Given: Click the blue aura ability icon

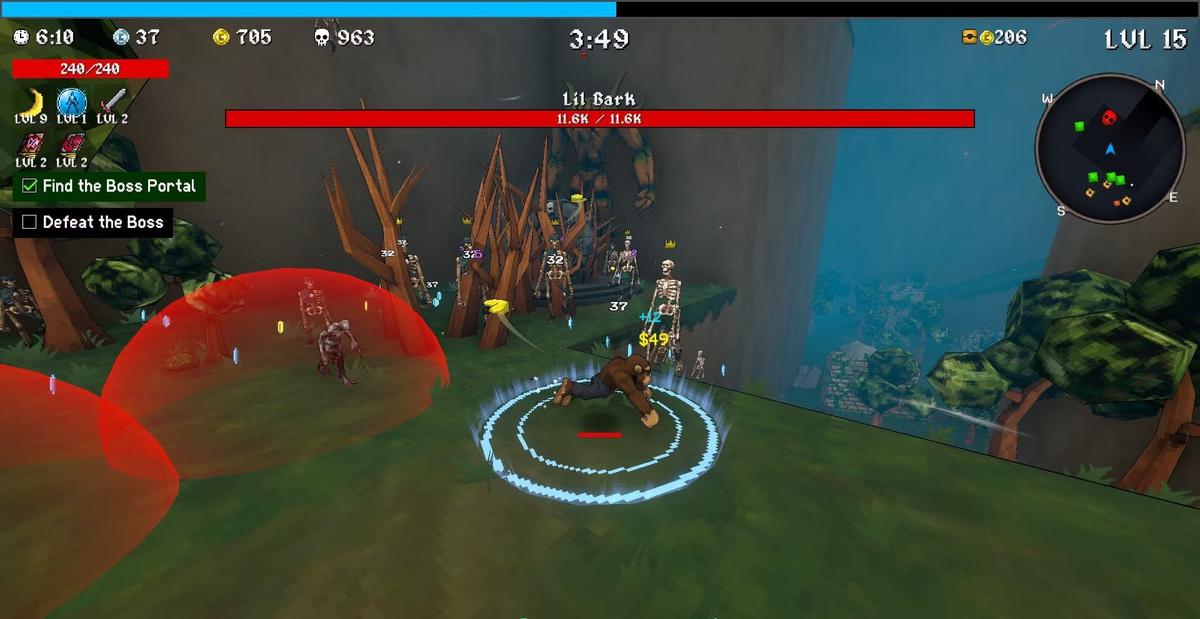Looking at the screenshot, I should pos(71,100).
